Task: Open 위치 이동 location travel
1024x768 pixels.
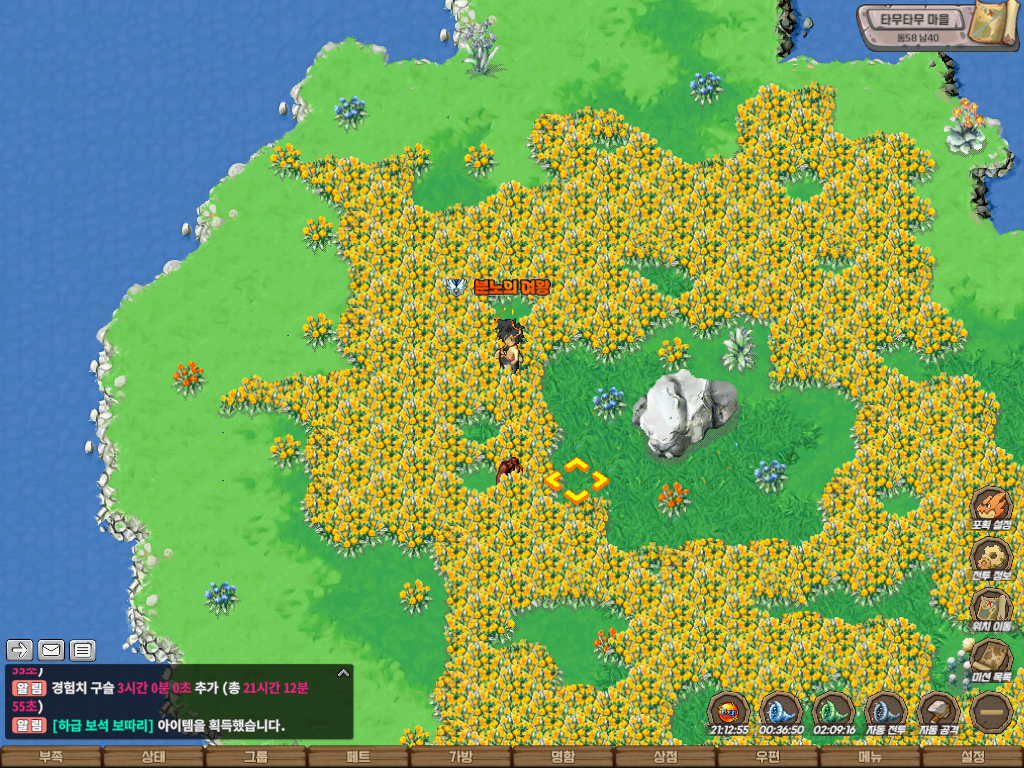Action: [991, 609]
